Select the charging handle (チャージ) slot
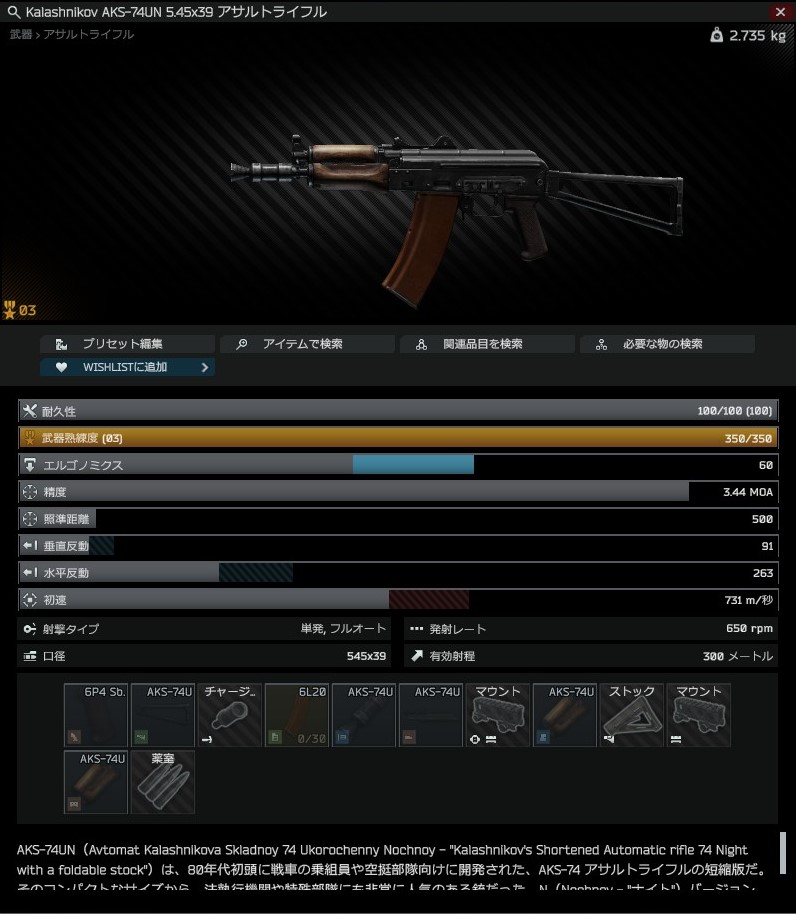 (x=230, y=715)
